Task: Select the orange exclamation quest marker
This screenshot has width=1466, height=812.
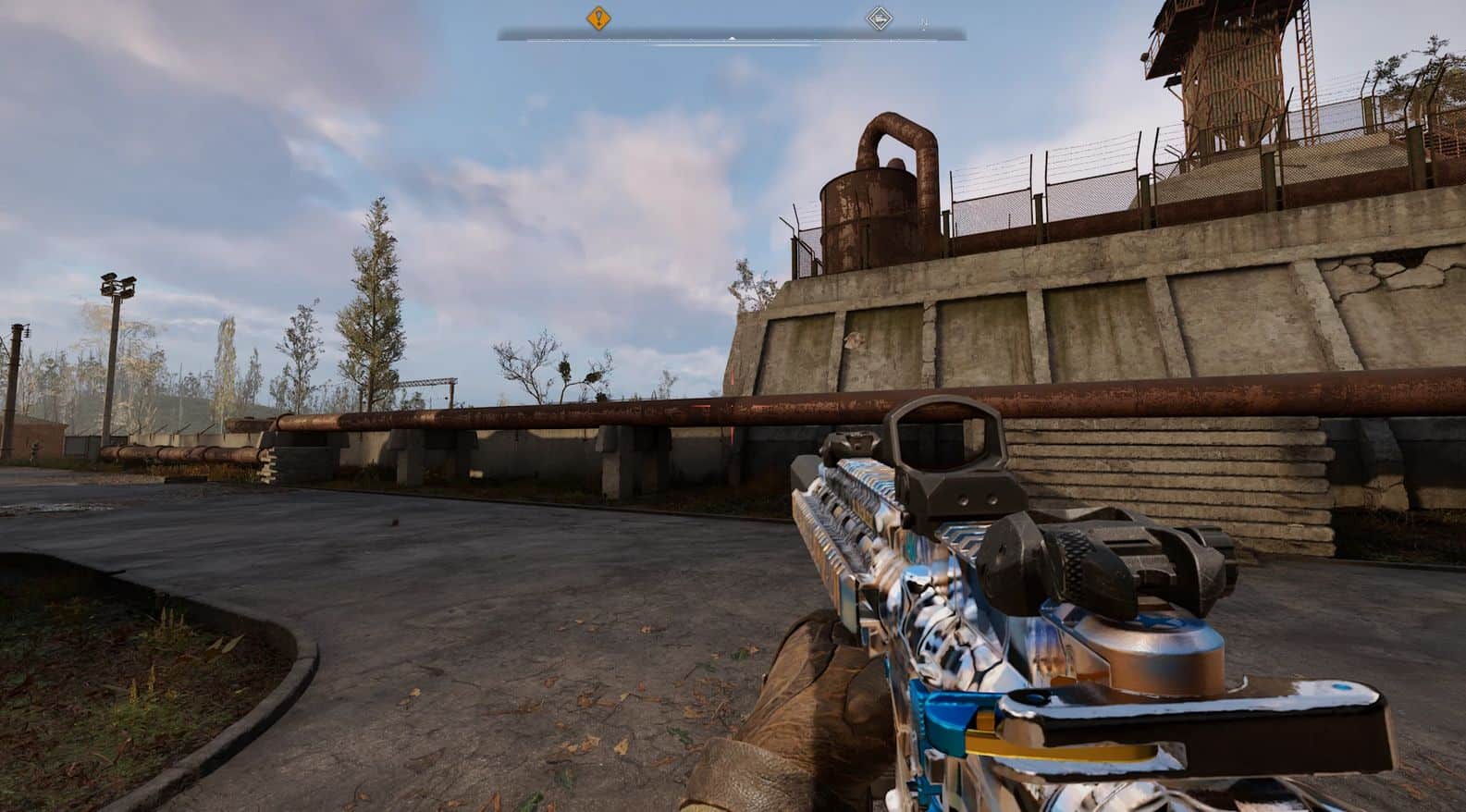Action: pos(599,17)
